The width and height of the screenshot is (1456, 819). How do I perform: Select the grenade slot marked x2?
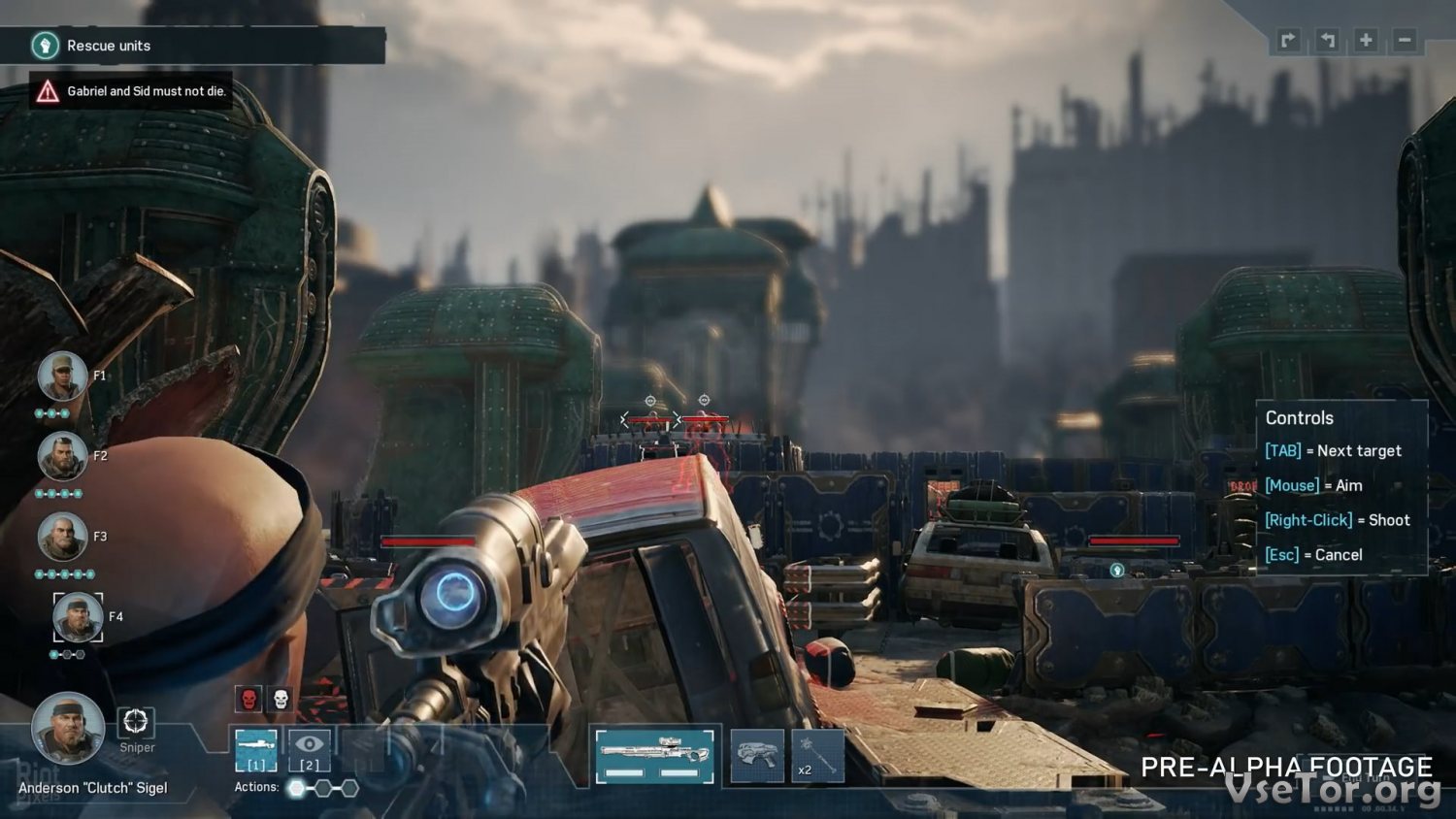click(x=817, y=756)
